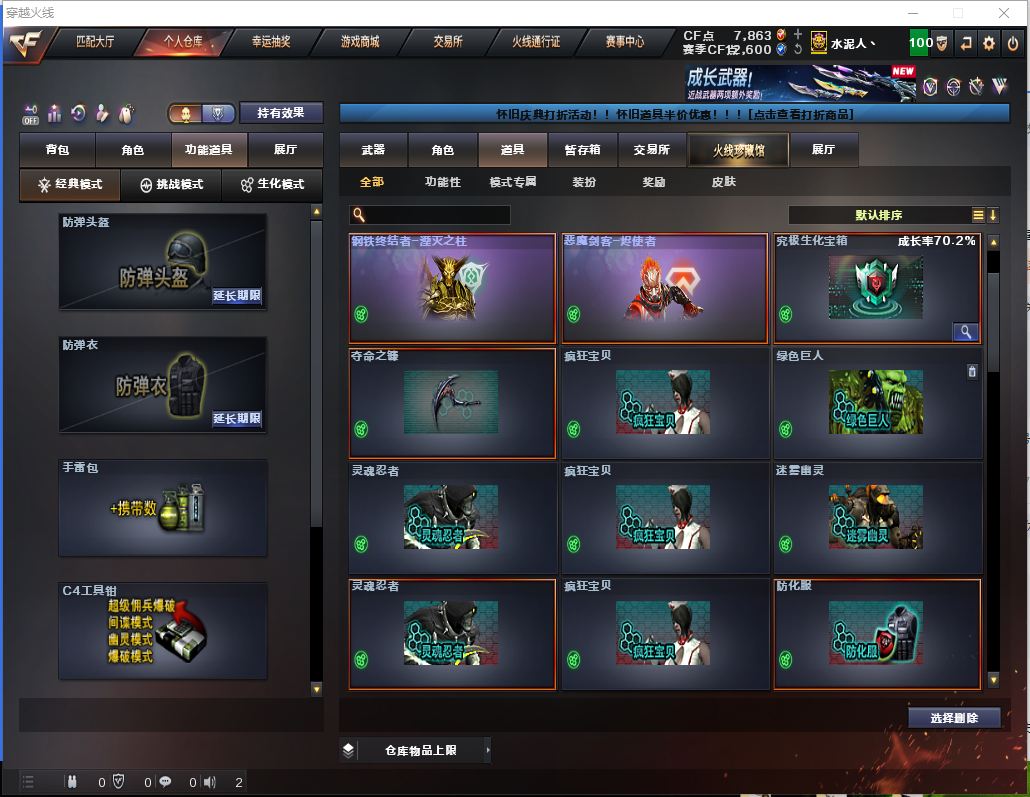Open the 武器 warehouse tab
This screenshot has height=797, width=1030.
(373, 150)
